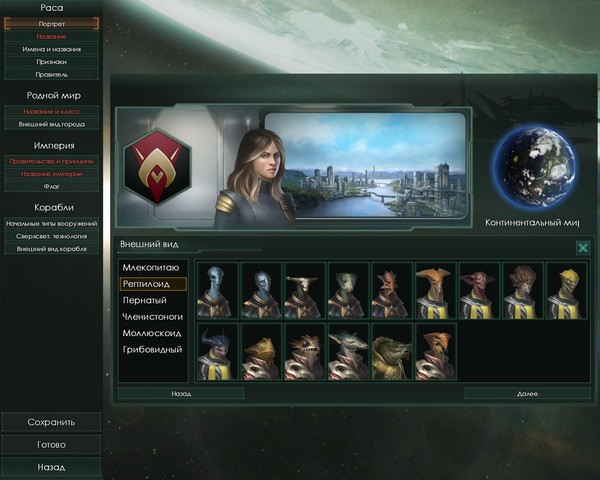This screenshot has height=480, width=600.
Task: Open the Флаг entry
Action: [x=51, y=186]
